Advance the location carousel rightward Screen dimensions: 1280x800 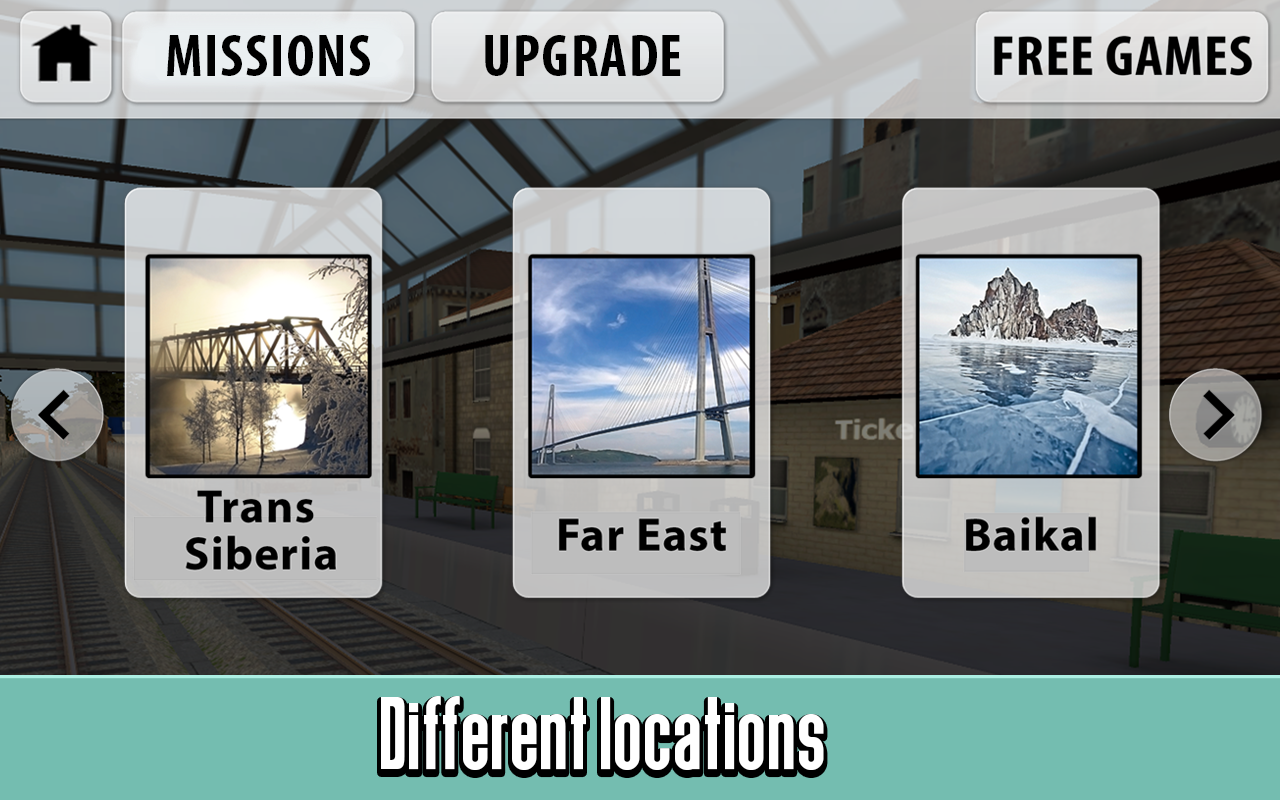click(1213, 413)
